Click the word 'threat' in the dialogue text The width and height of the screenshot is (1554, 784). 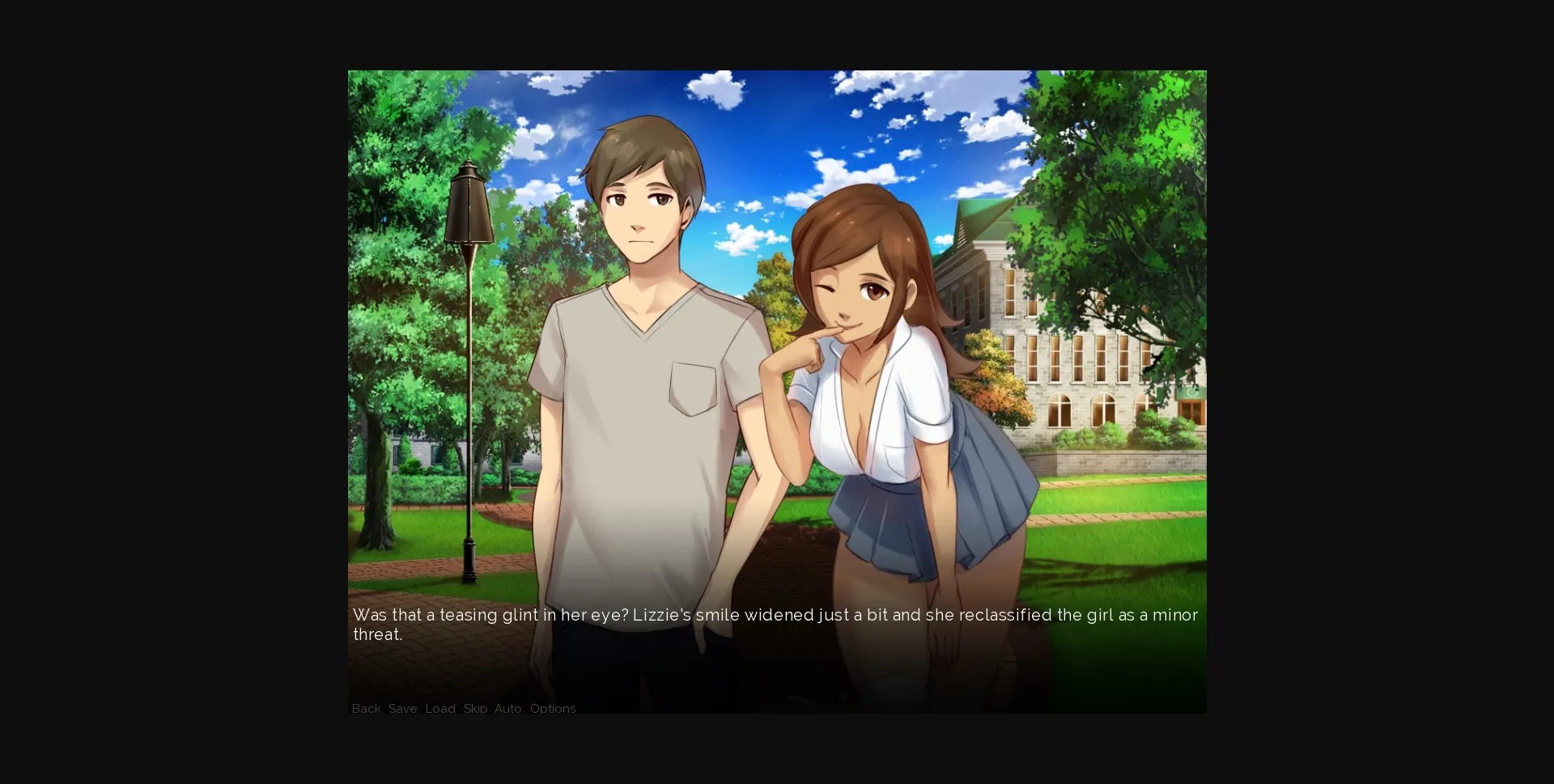(377, 634)
